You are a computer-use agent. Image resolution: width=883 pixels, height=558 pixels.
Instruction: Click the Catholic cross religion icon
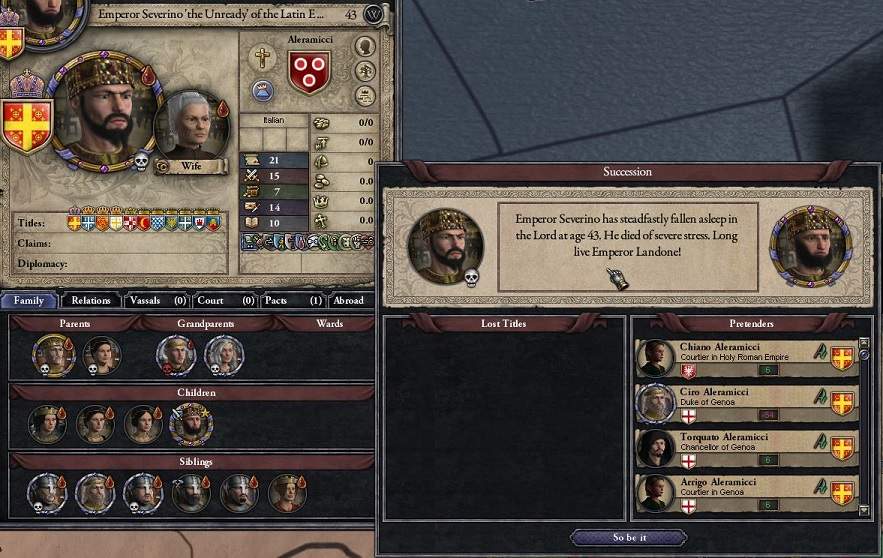[x=262, y=57]
